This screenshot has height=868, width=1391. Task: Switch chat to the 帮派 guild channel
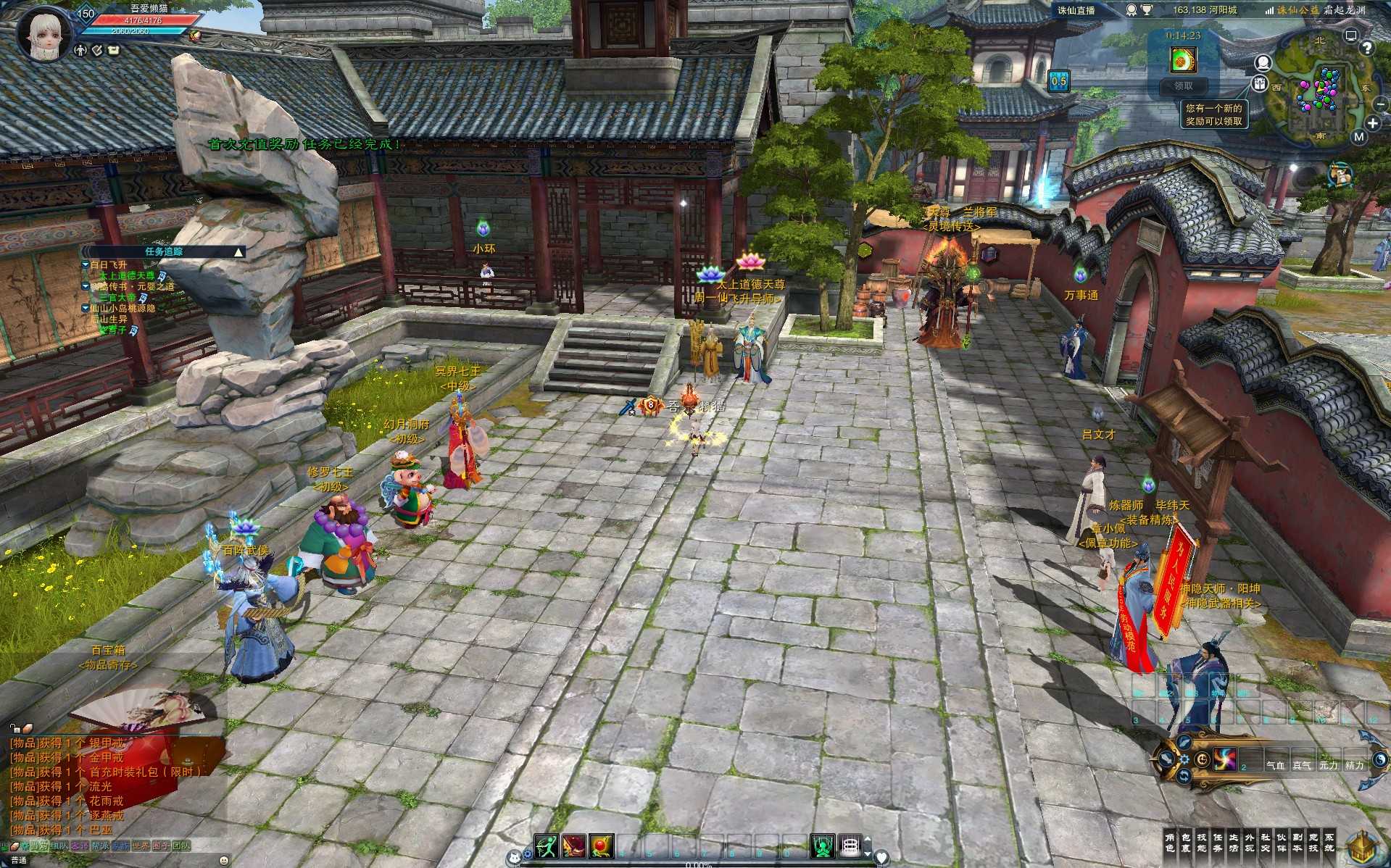[x=100, y=846]
